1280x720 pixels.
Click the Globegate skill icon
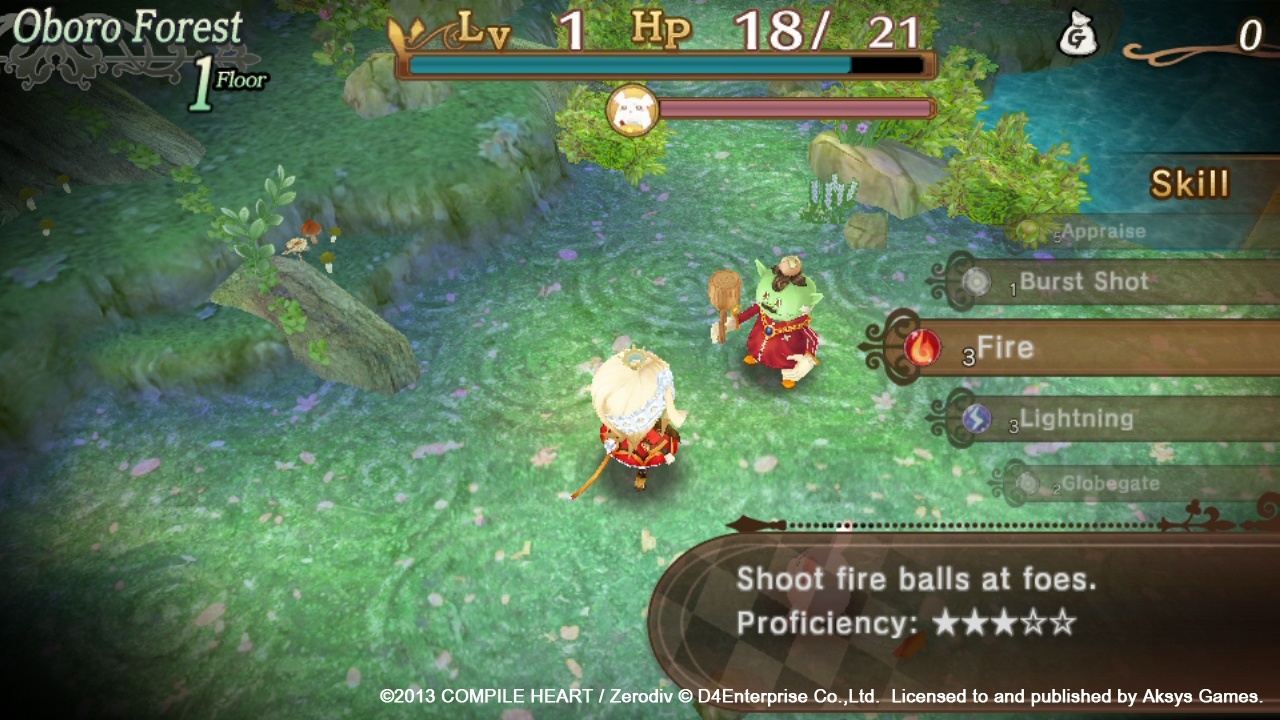tap(1031, 484)
